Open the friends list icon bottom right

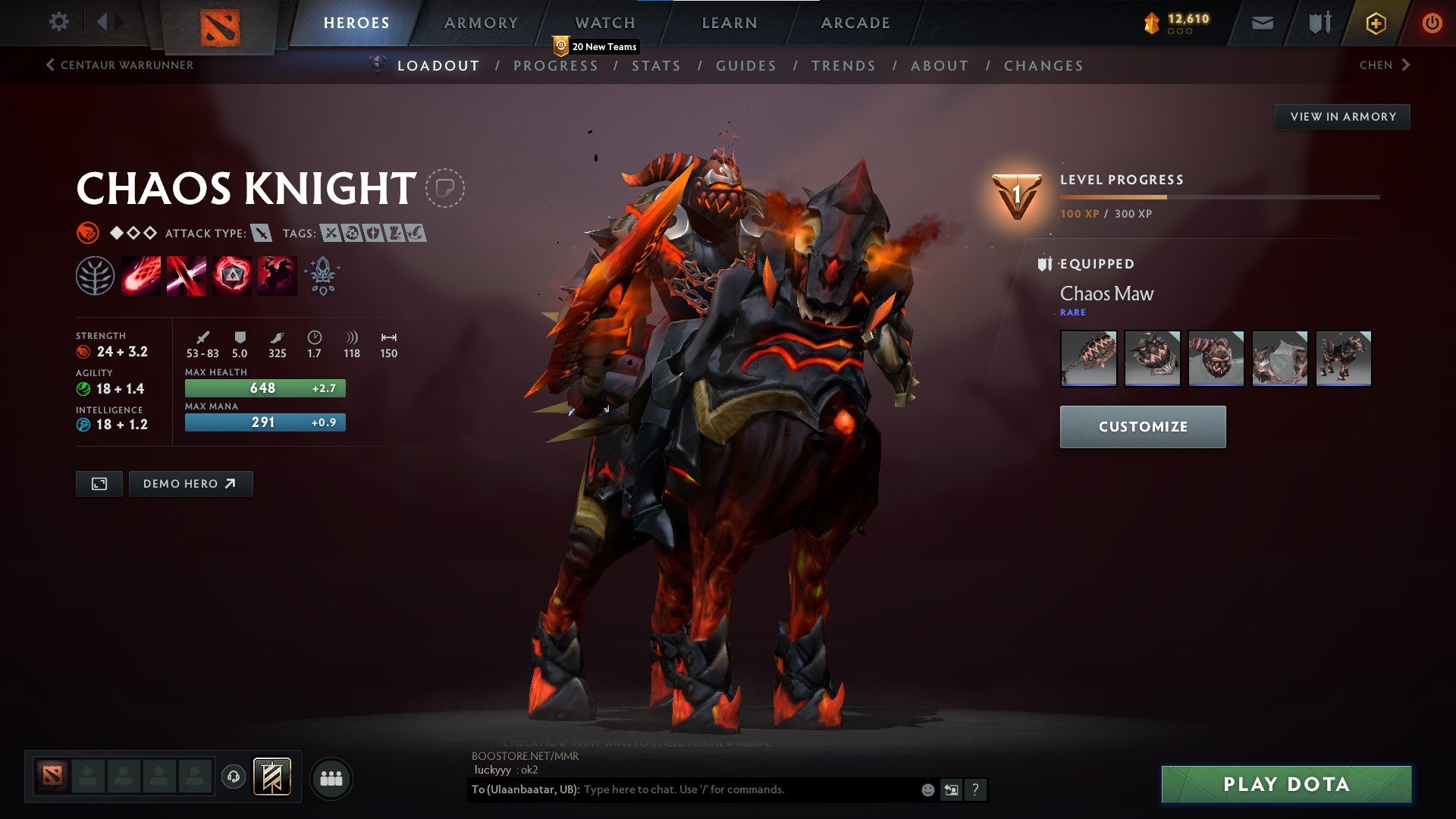pos(331,777)
